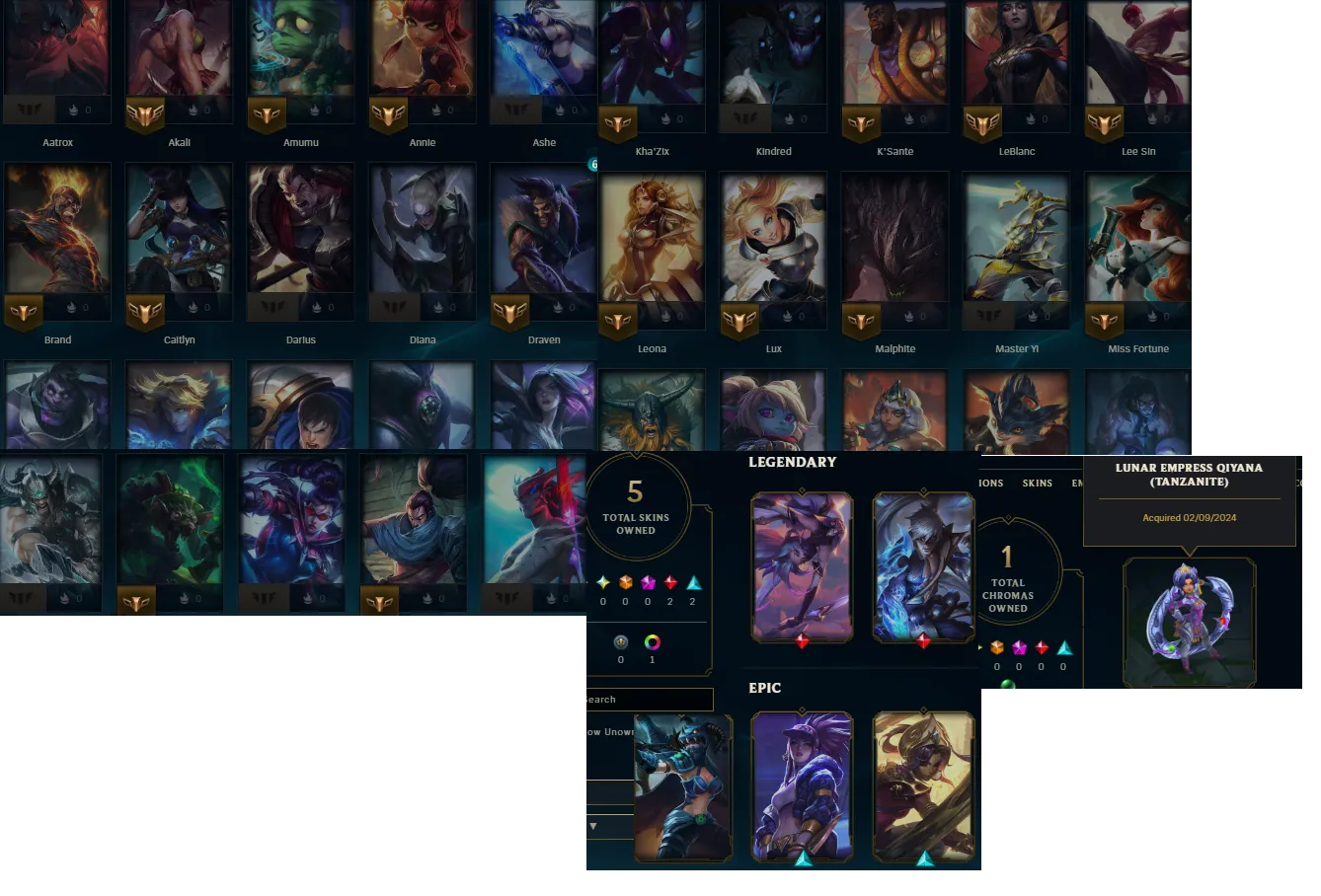
Task: Switch to the SKINS tab
Action: coord(1038,483)
